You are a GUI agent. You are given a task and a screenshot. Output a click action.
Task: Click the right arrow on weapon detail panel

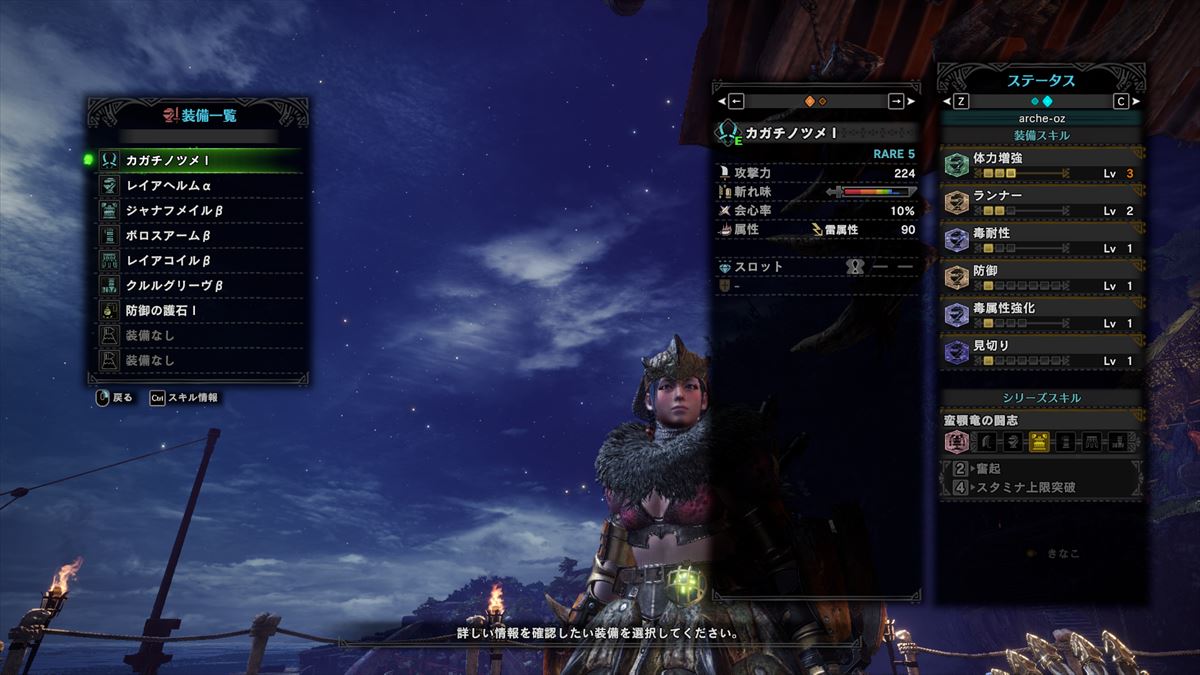pyautogui.click(x=896, y=101)
